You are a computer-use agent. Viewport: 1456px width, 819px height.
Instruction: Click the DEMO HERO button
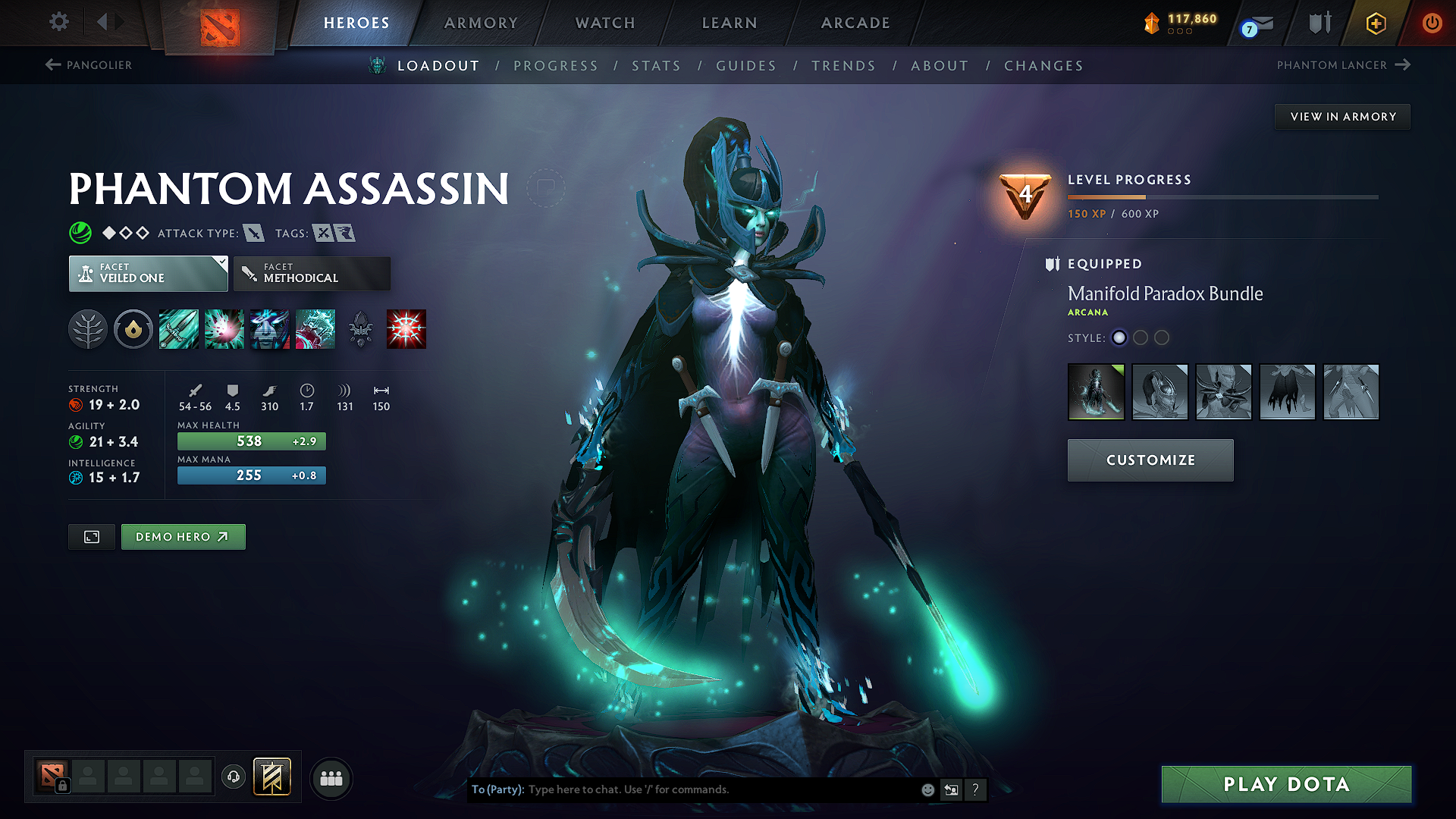coord(183,536)
